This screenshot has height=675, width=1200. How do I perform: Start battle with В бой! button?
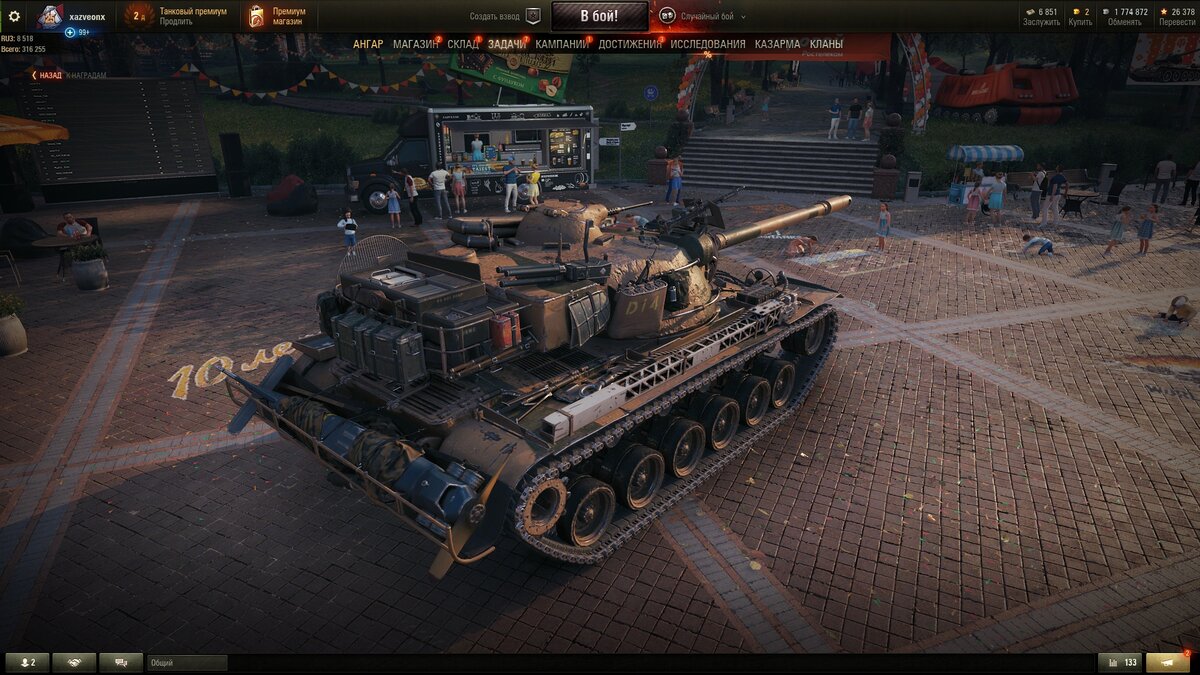599,16
